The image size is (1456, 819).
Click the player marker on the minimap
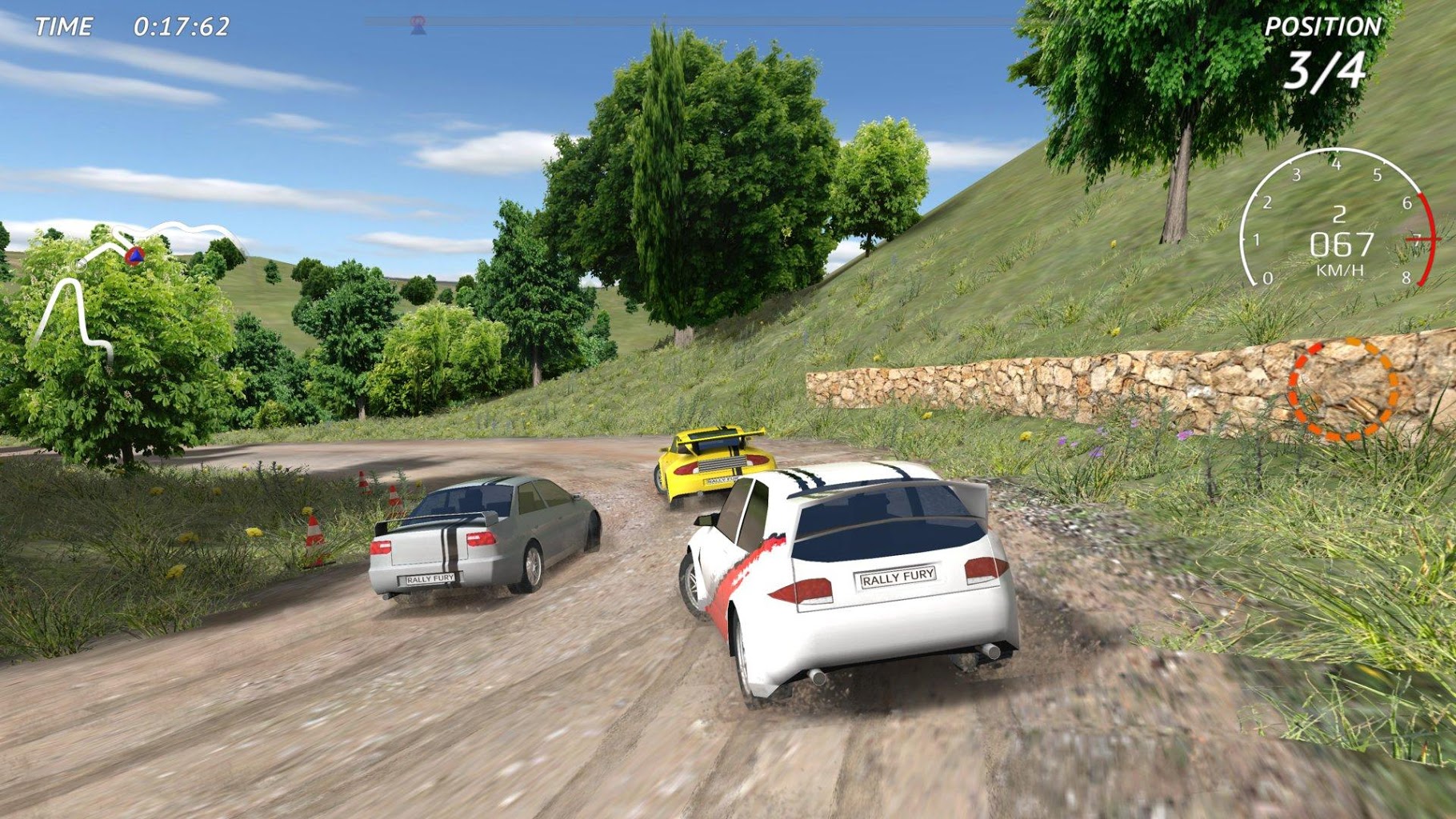[x=134, y=258]
